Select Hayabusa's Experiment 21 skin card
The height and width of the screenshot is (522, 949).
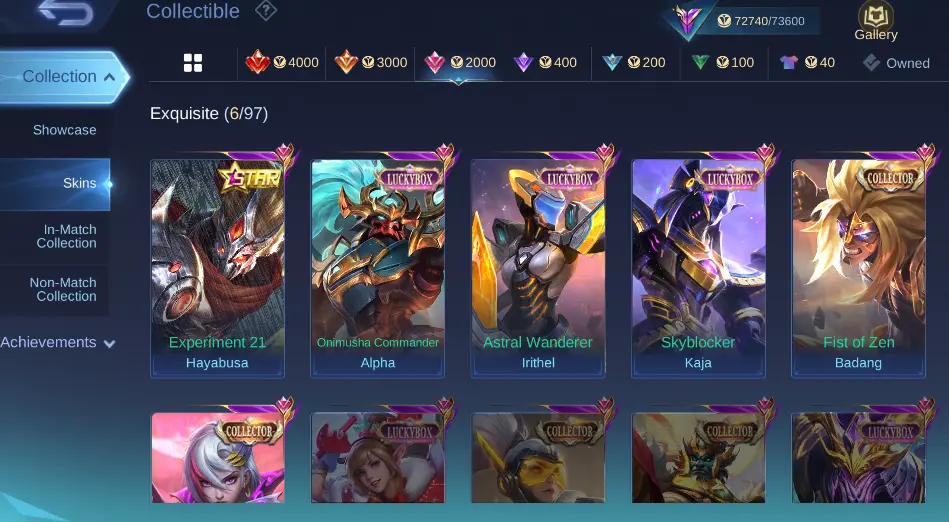[217, 268]
